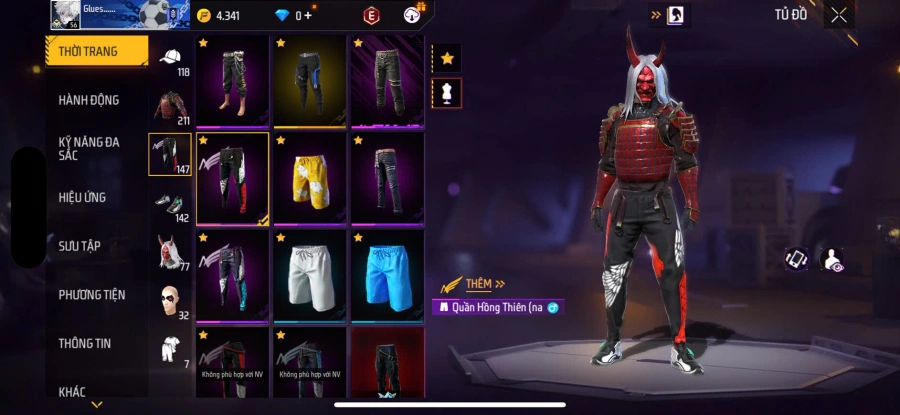This screenshot has height=415, width=900.
Task: Choose the hat subcategory with 118 items
Action: (170, 59)
